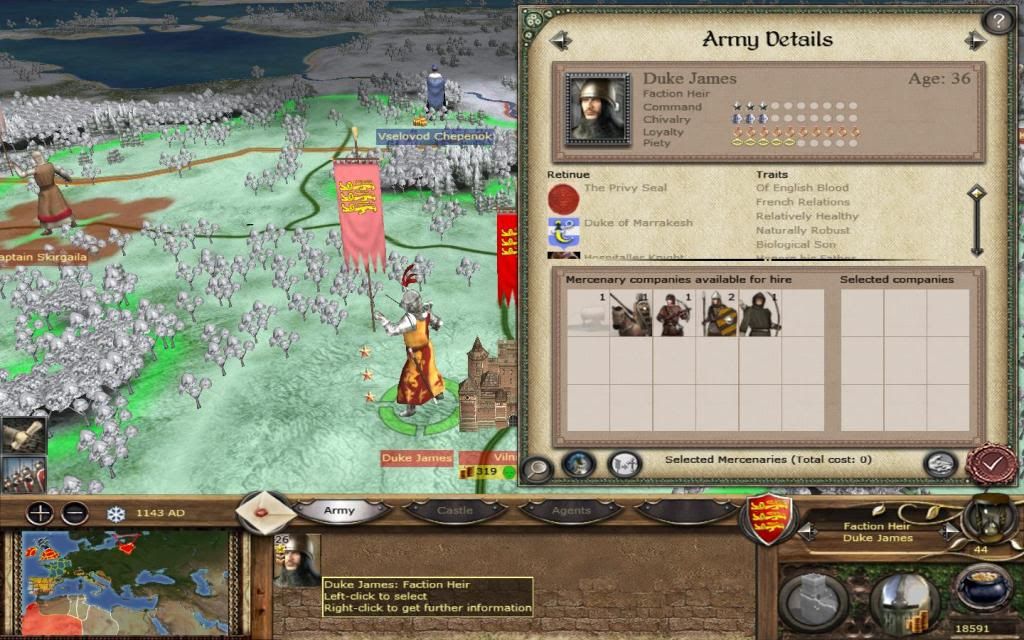1024x640 pixels.
Task: Click the magnifying glass locate button
Action: click(x=537, y=468)
